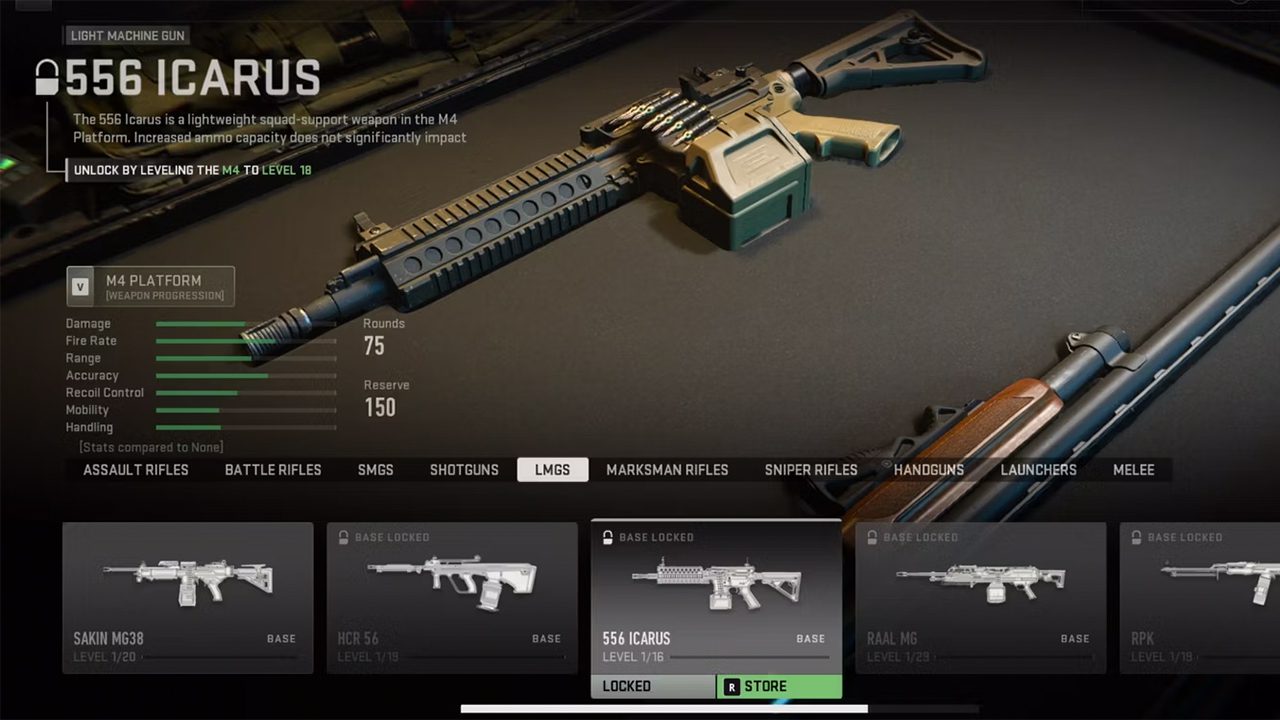Show the Shotguns category
Image resolution: width=1280 pixels, height=720 pixels.
point(464,470)
